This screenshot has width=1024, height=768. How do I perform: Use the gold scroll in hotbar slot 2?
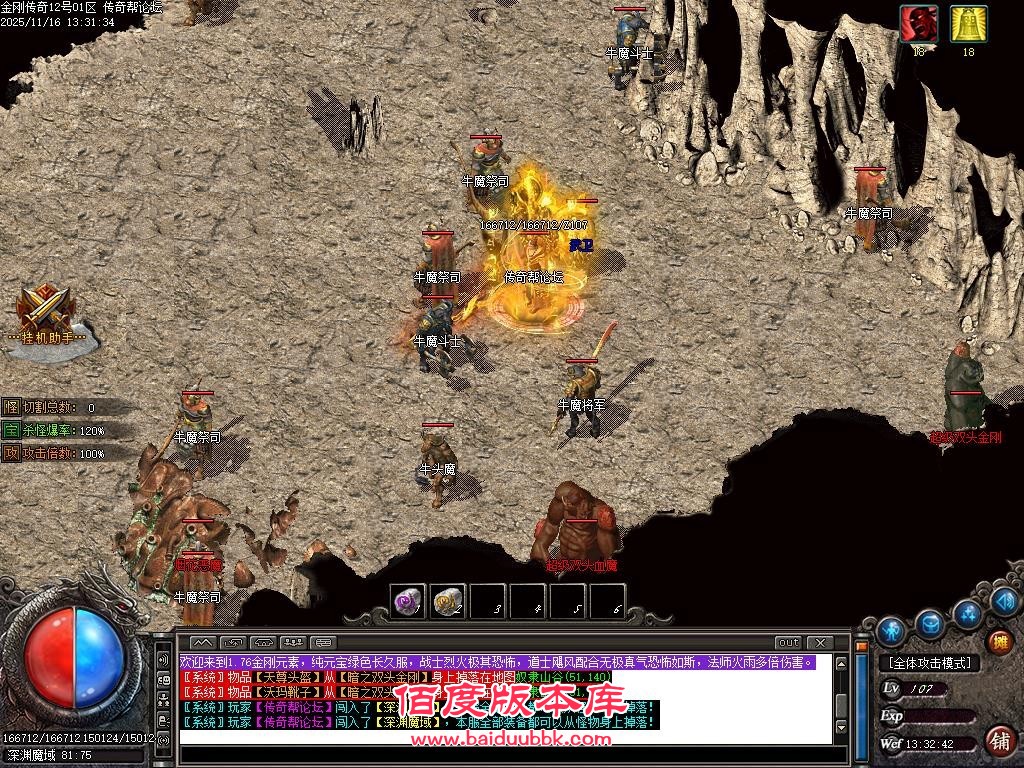(448, 601)
